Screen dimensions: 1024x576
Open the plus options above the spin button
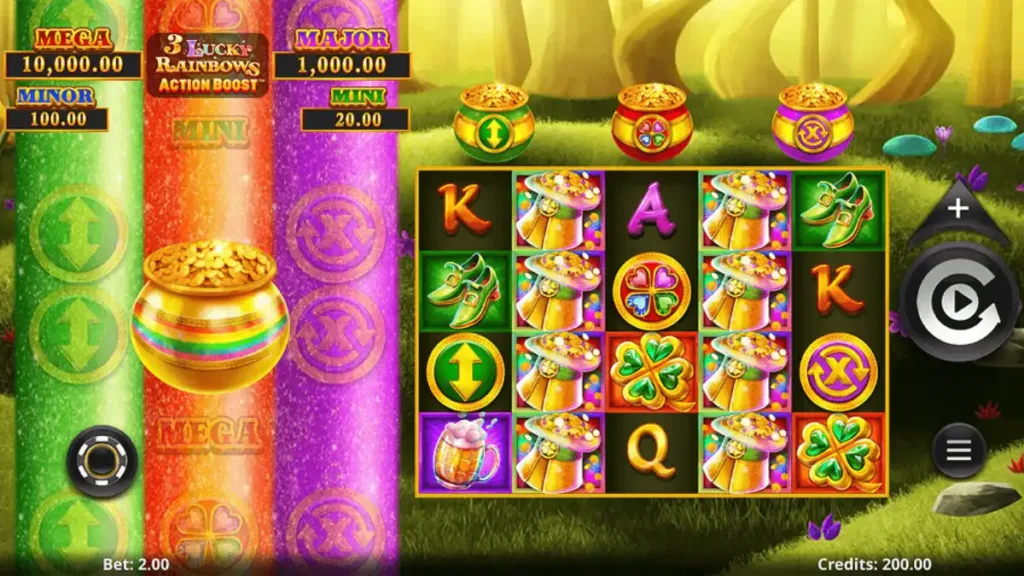click(957, 209)
